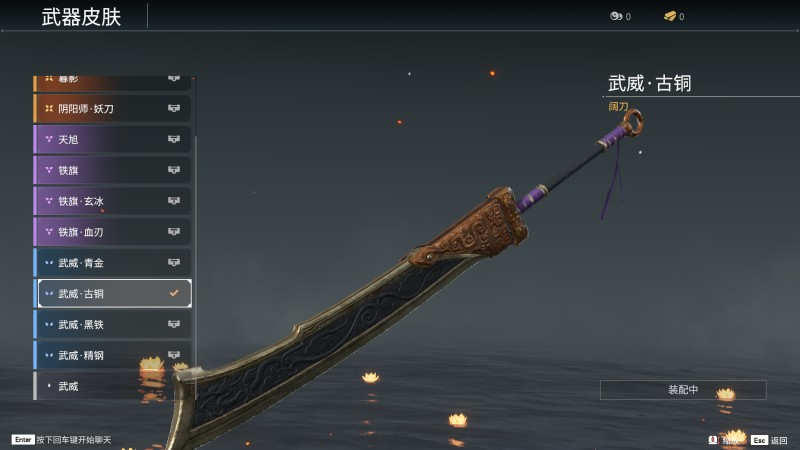Screen dimensions: 800x450
Task: Select the 武威·黑铁 weapon skin
Action: [112, 324]
